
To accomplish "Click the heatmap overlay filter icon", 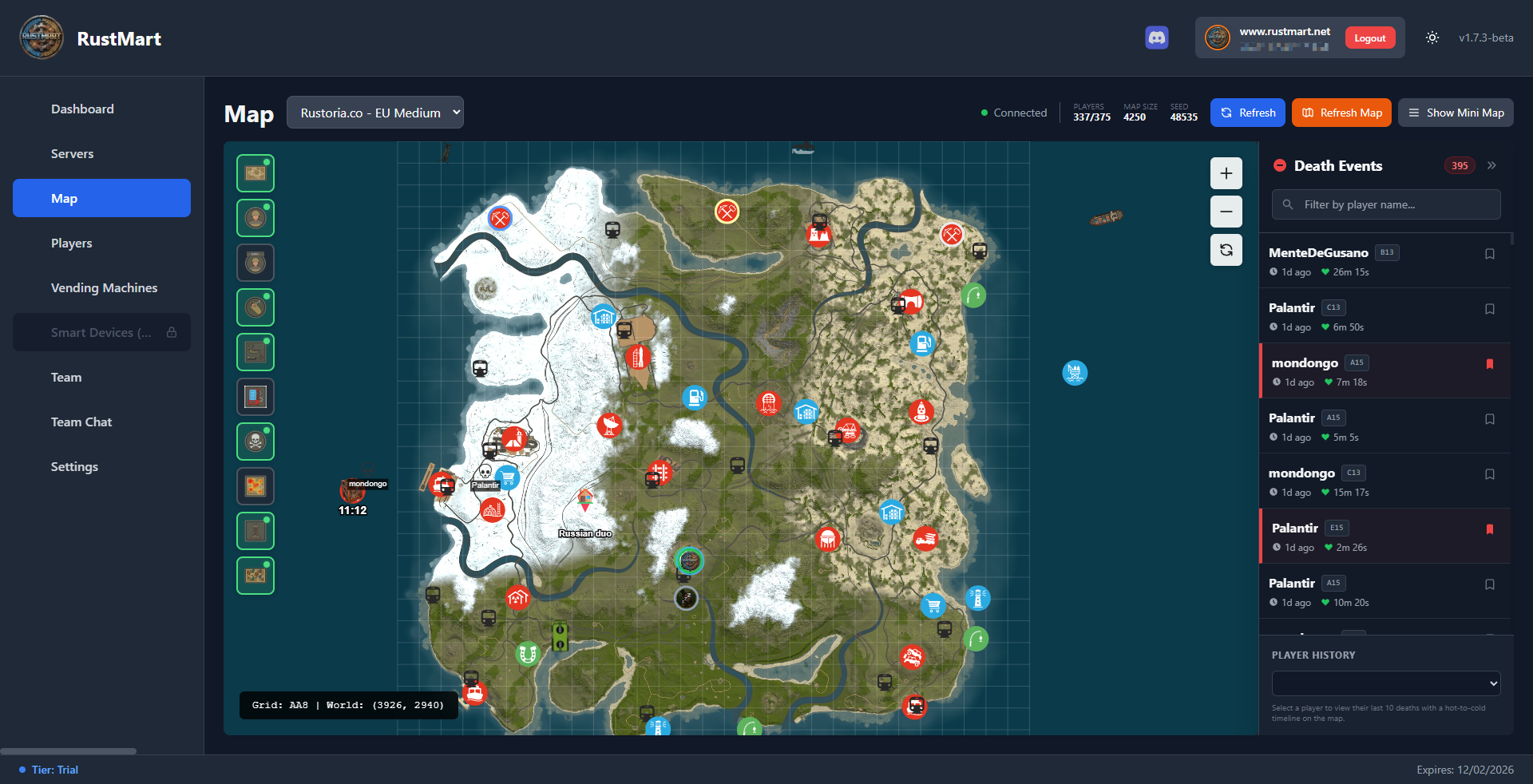I will 255,486.
